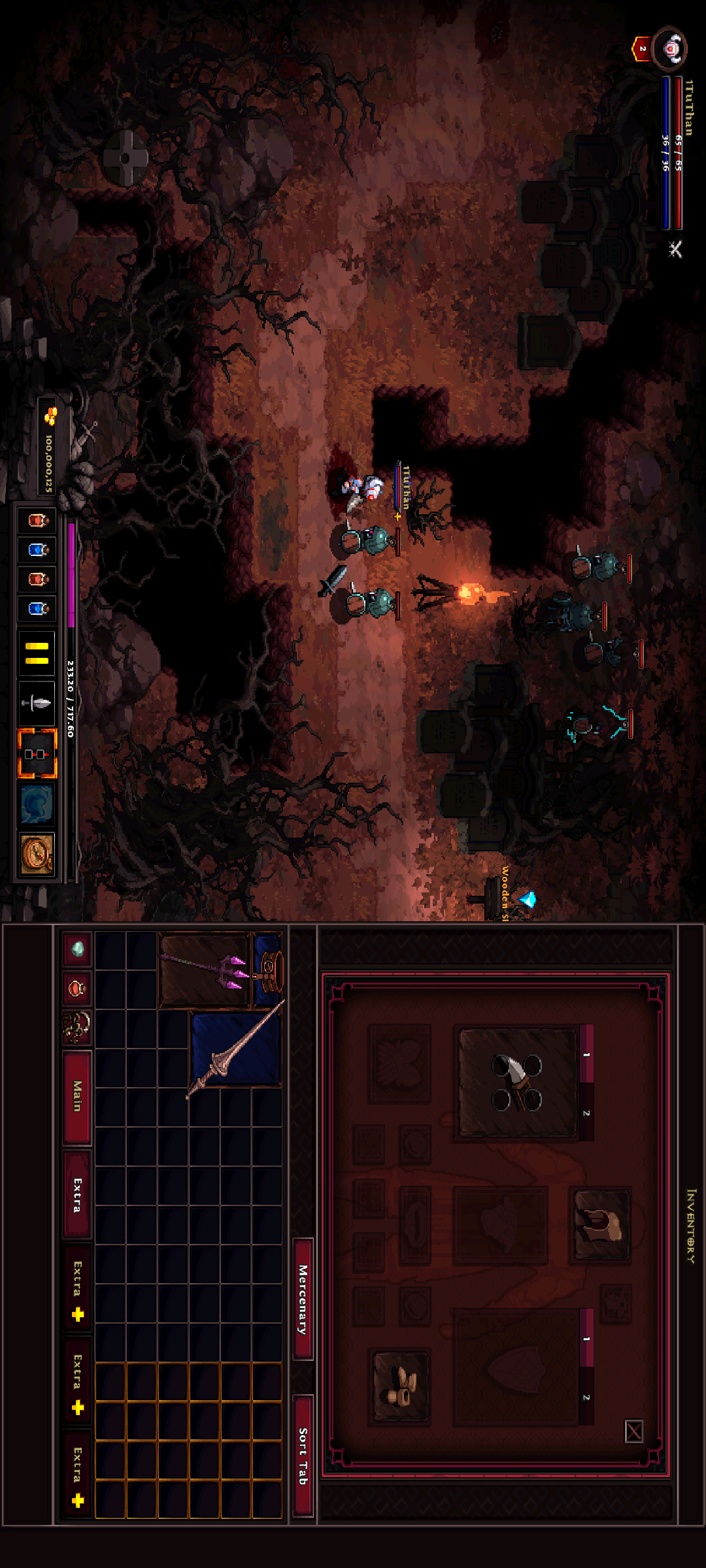Activate the dagger attack skill on the hotbar
706x1568 pixels.
(37, 703)
